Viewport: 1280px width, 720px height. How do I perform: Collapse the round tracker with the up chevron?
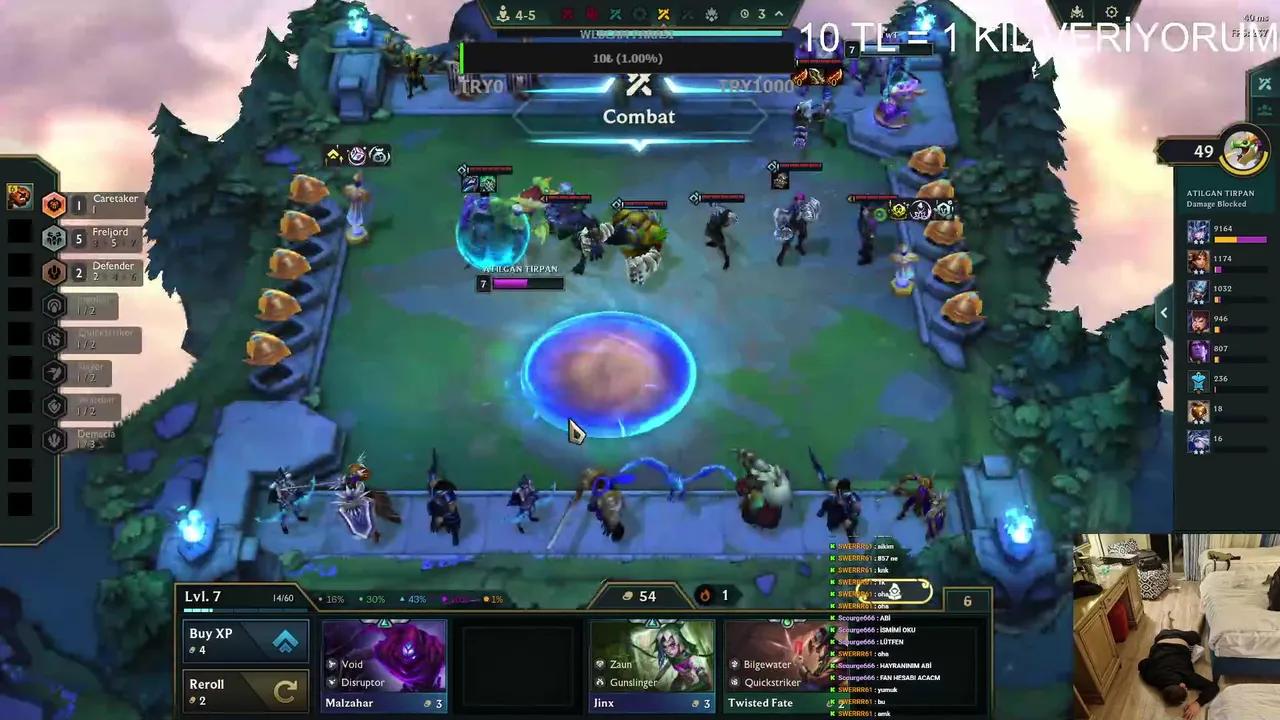coord(777,13)
